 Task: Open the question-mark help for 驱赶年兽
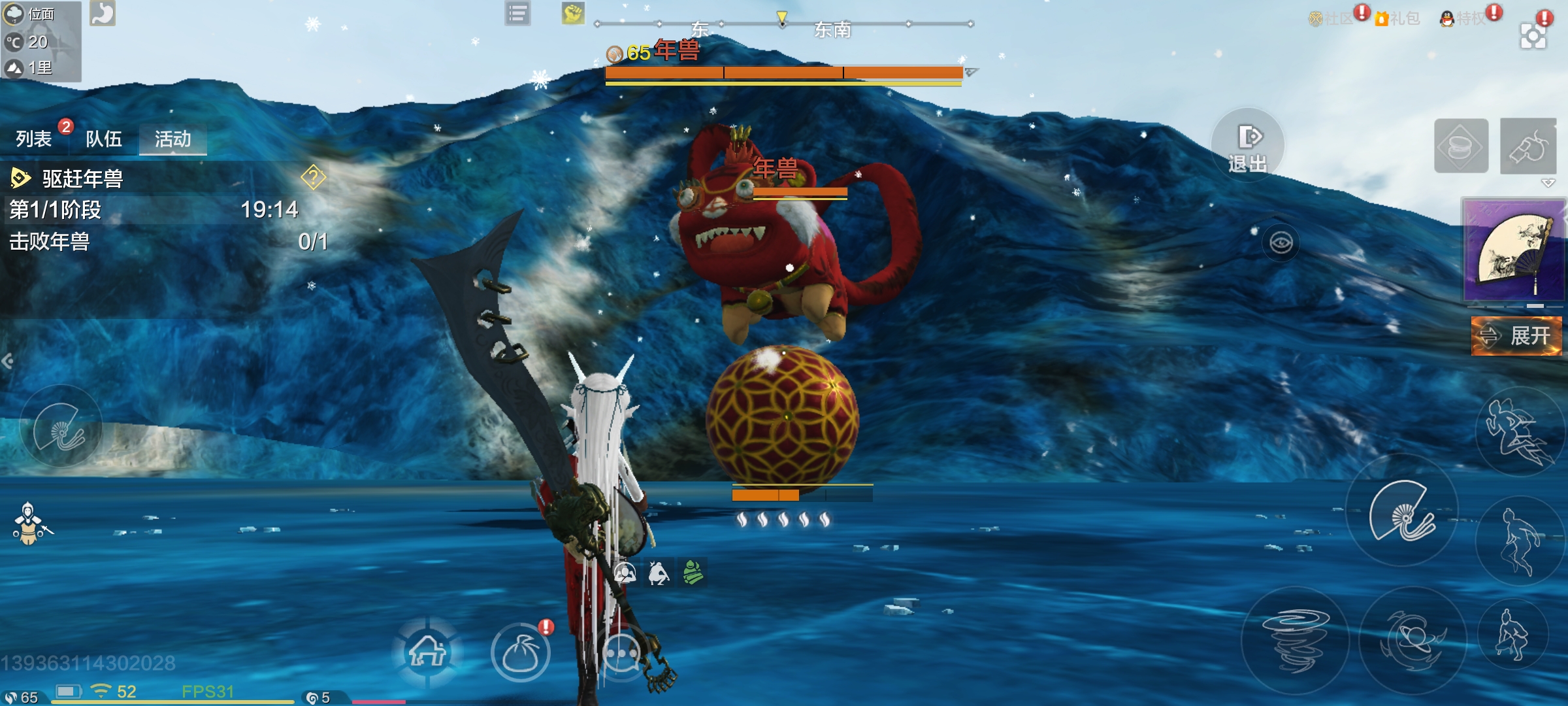(x=314, y=176)
